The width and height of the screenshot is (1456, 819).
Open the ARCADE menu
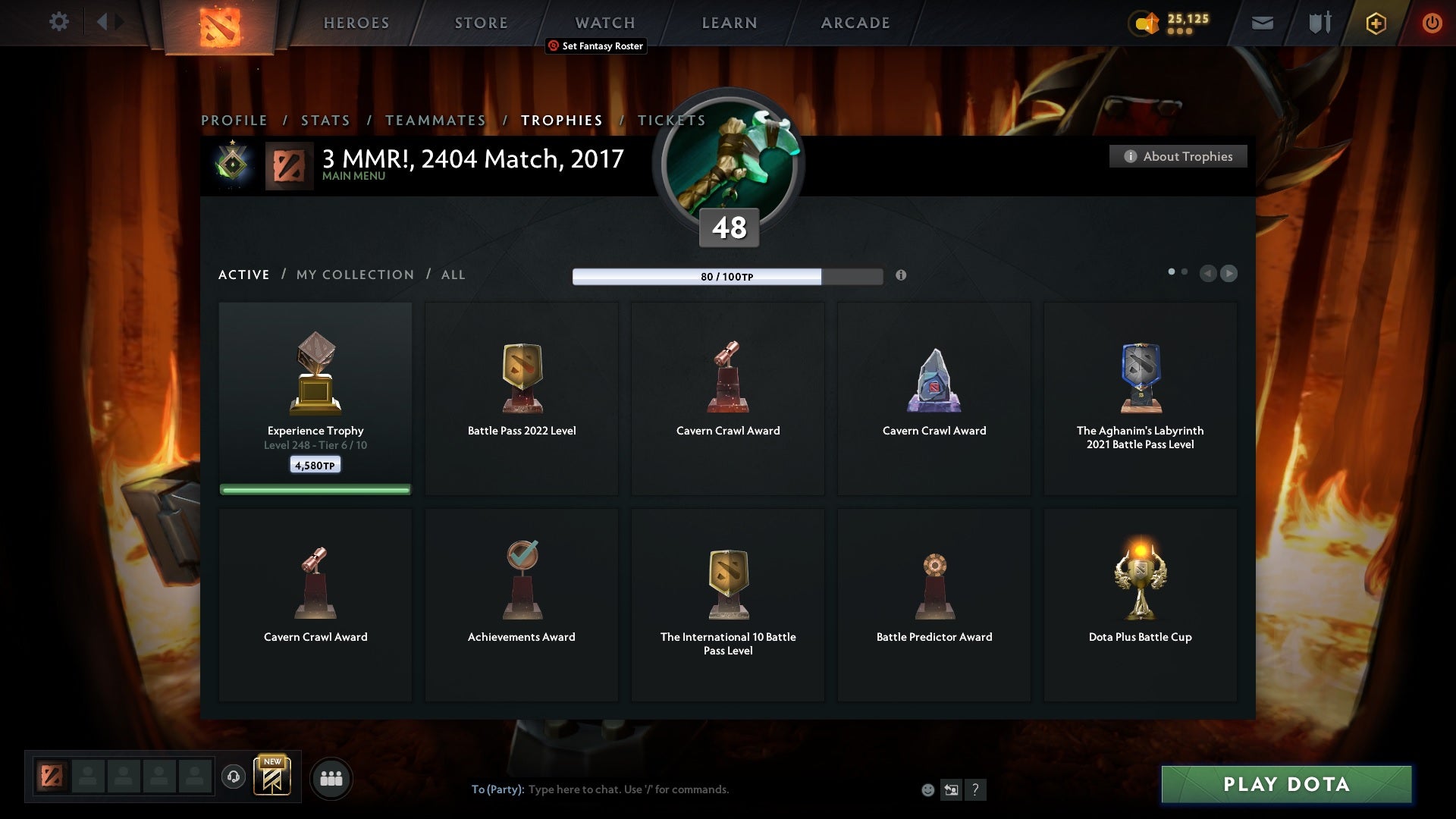[855, 23]
